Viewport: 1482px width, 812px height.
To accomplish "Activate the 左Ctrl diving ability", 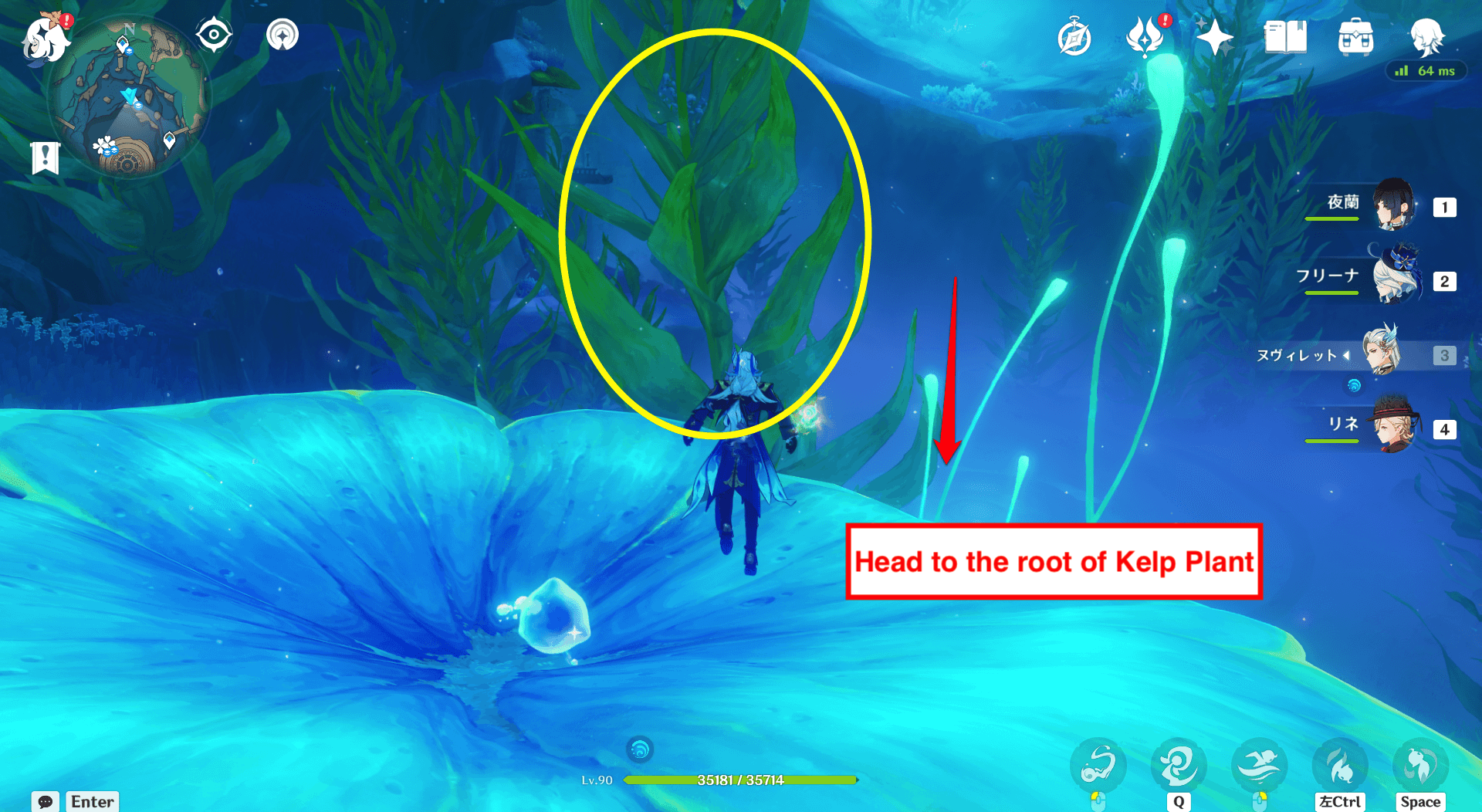I will pyautogui.click(x=1341, y=764).
